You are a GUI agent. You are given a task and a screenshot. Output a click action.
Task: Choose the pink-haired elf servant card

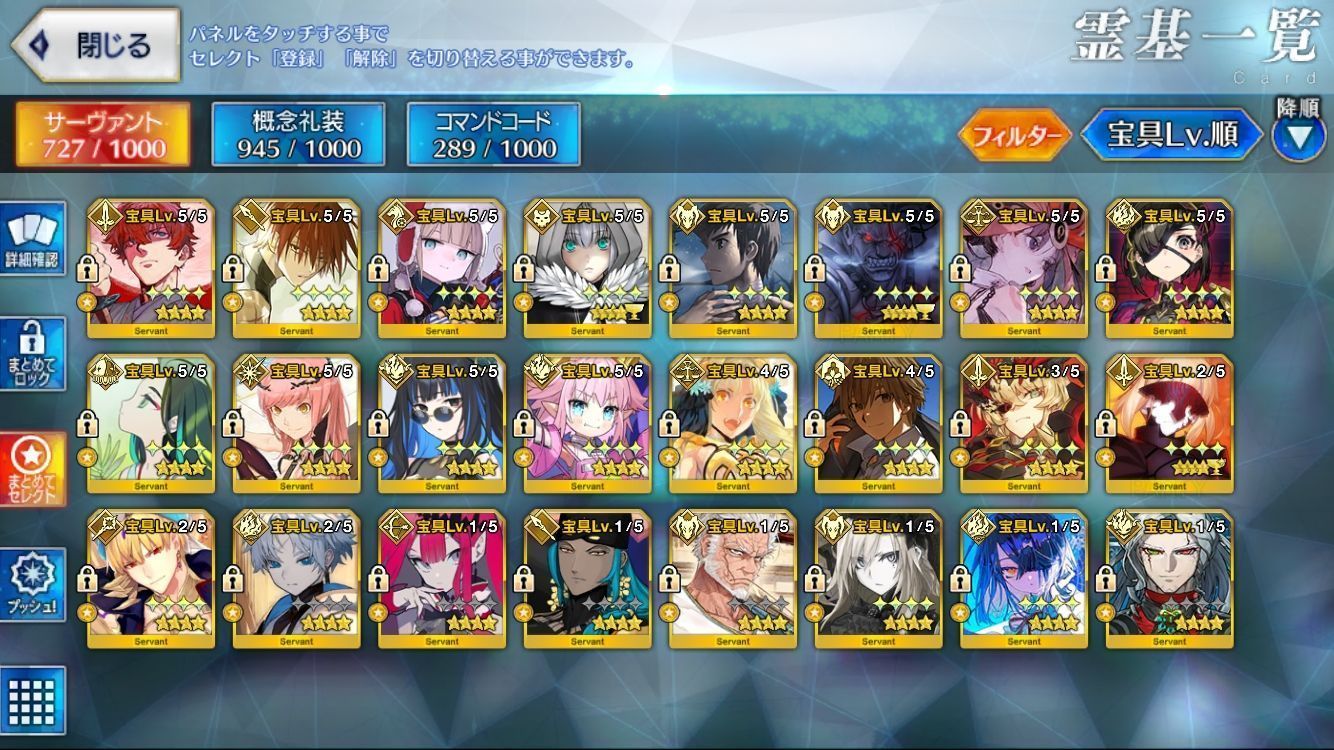click(587, 425)
